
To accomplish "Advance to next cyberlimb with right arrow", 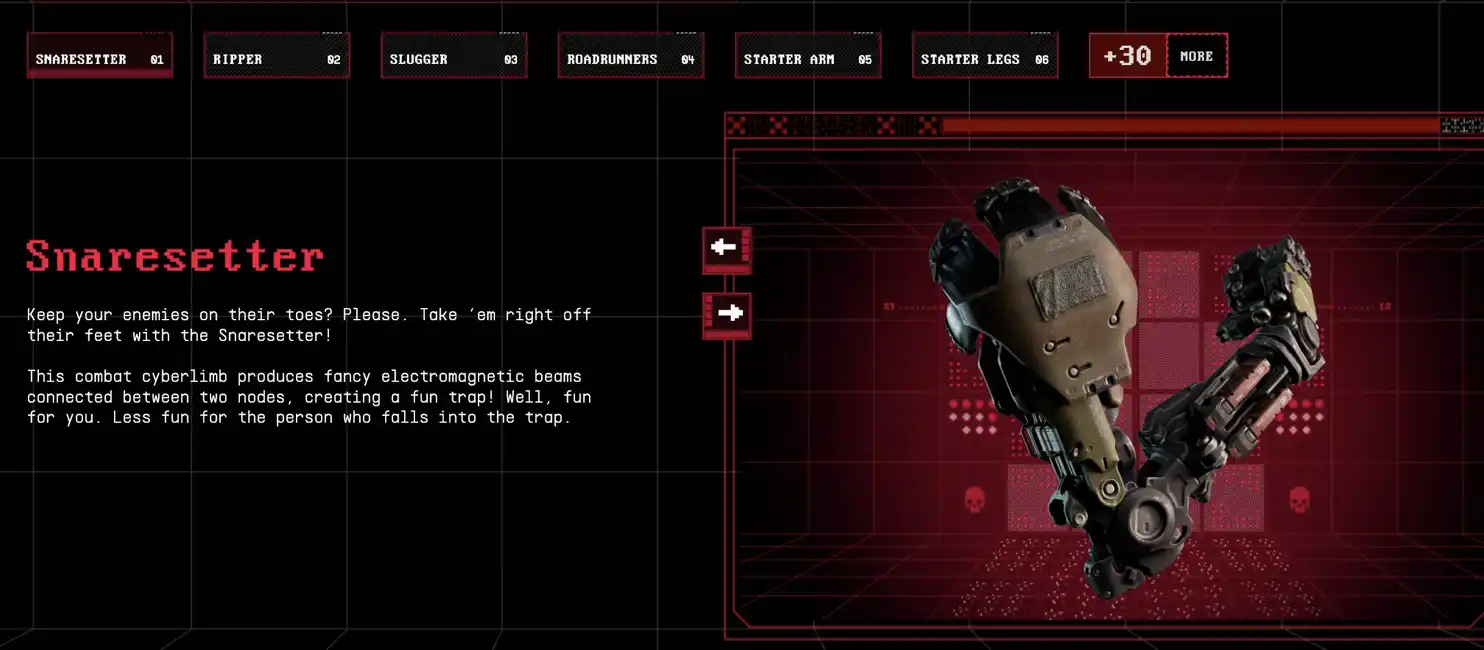I will [x=726, y=314].
